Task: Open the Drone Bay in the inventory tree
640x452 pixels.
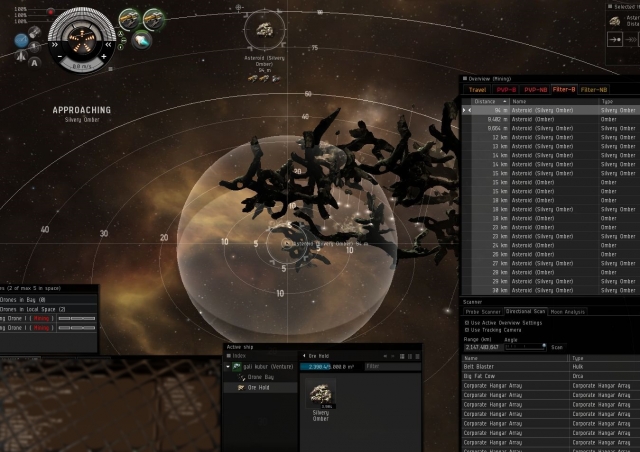Action: pyautogui.click(x=262, y=377)
